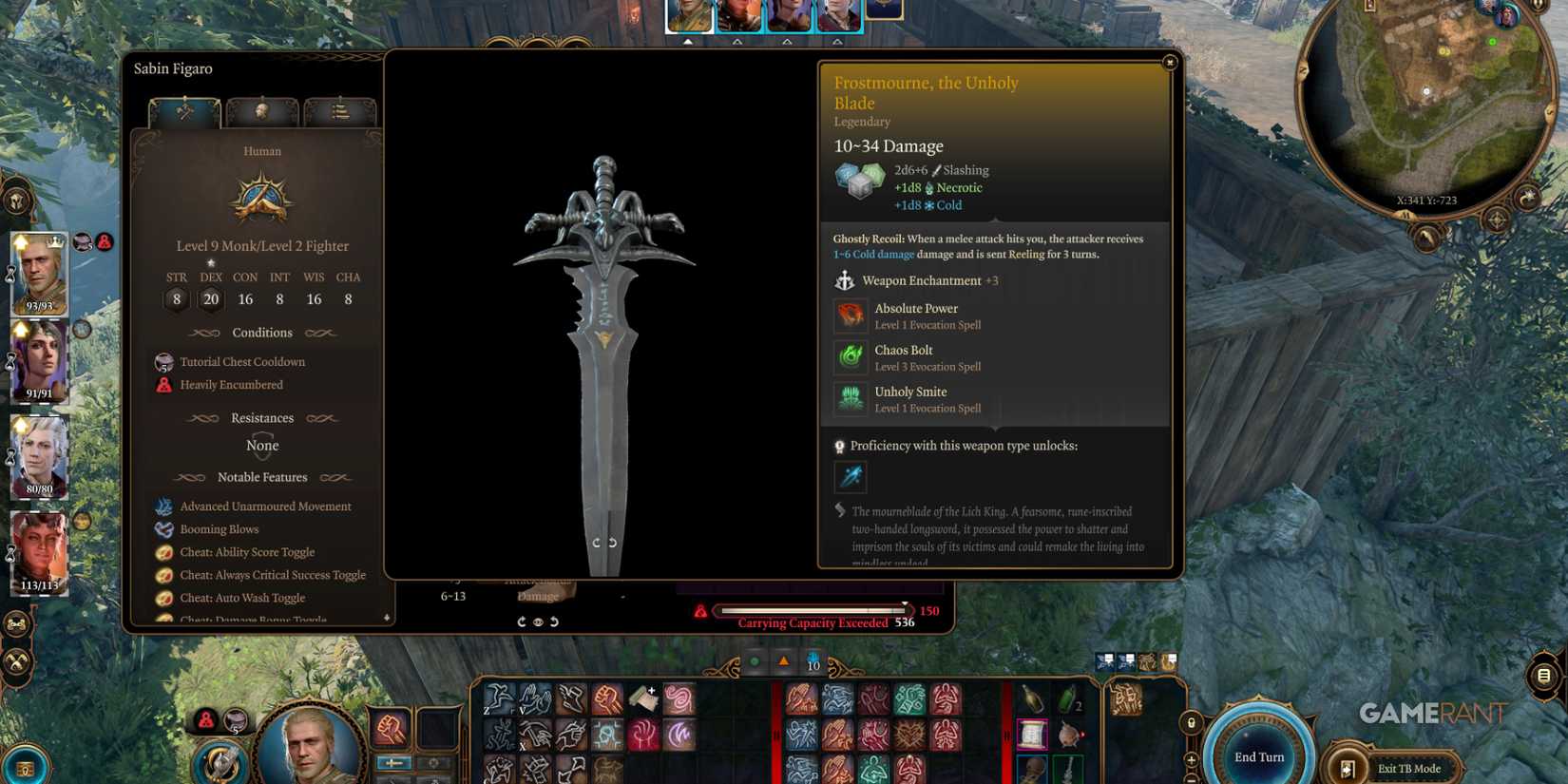The width and height of the screenshot is (1568, 784).
Task: Open the book-icon character sheet tab
Action: click(x=340, y=111)
